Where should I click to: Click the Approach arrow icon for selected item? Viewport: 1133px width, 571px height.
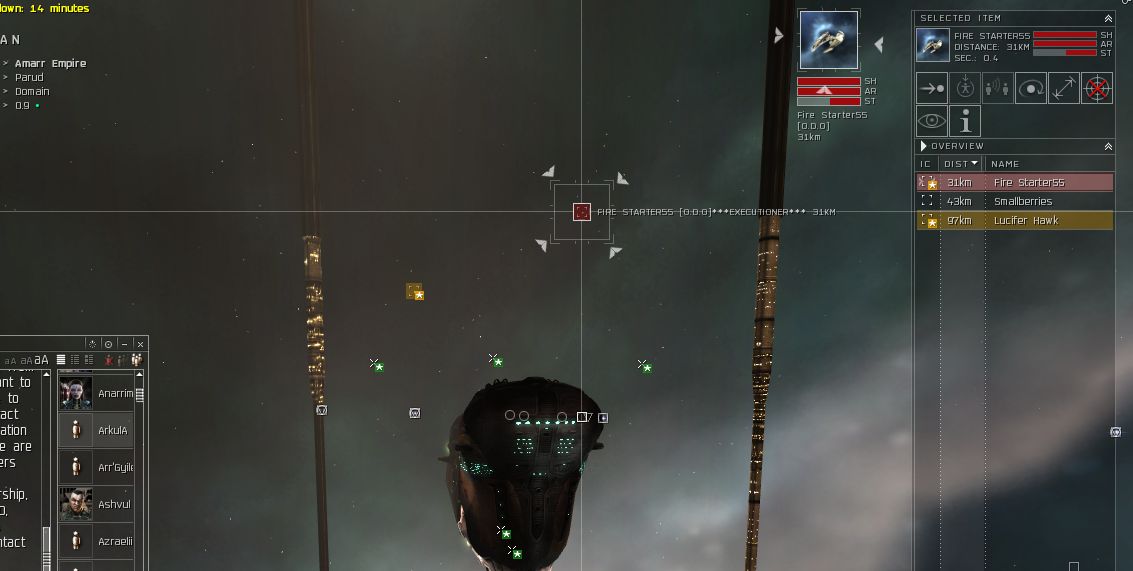[x=932, y=88]
